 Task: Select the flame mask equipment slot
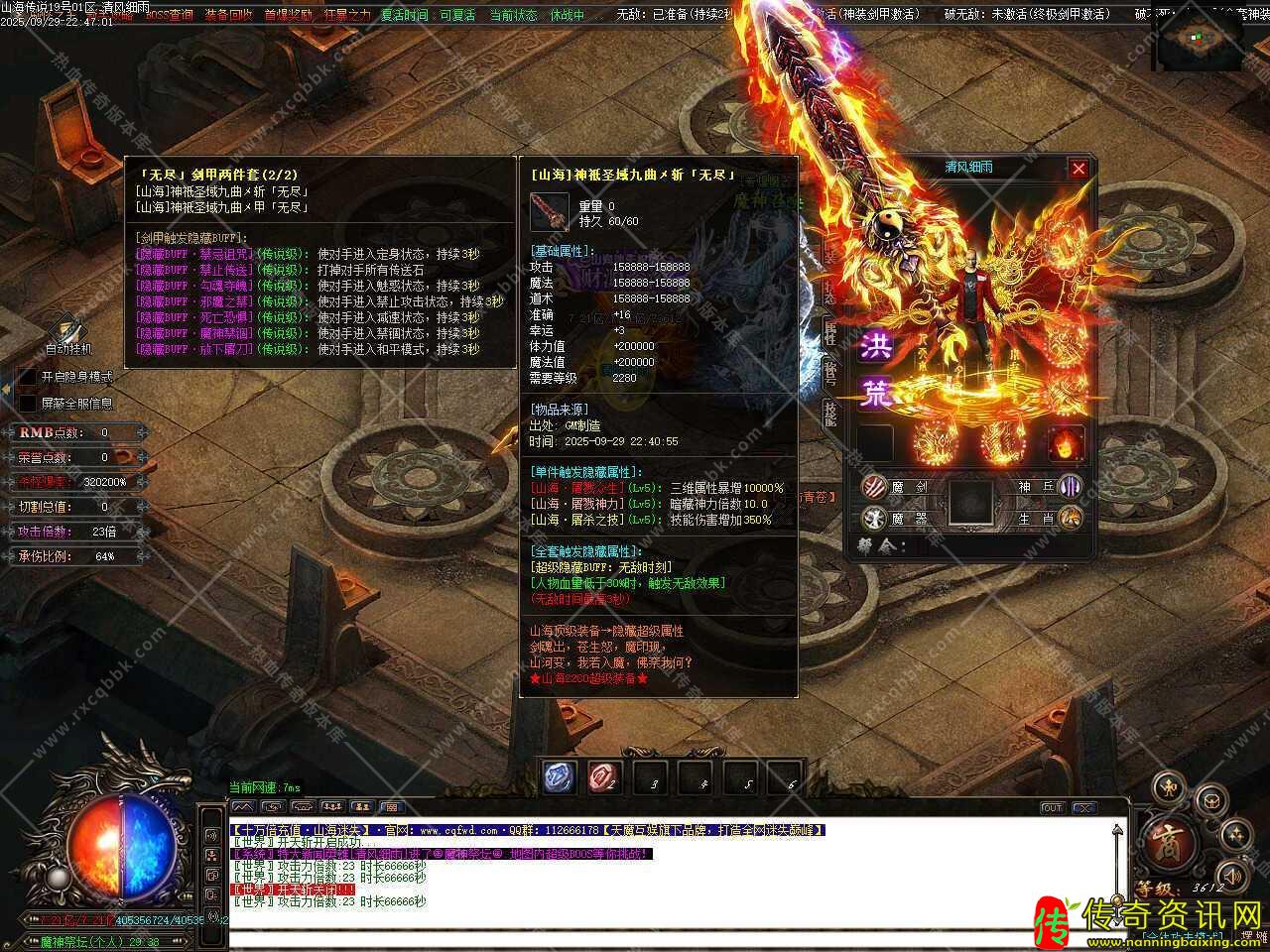tap(1065, 443)
